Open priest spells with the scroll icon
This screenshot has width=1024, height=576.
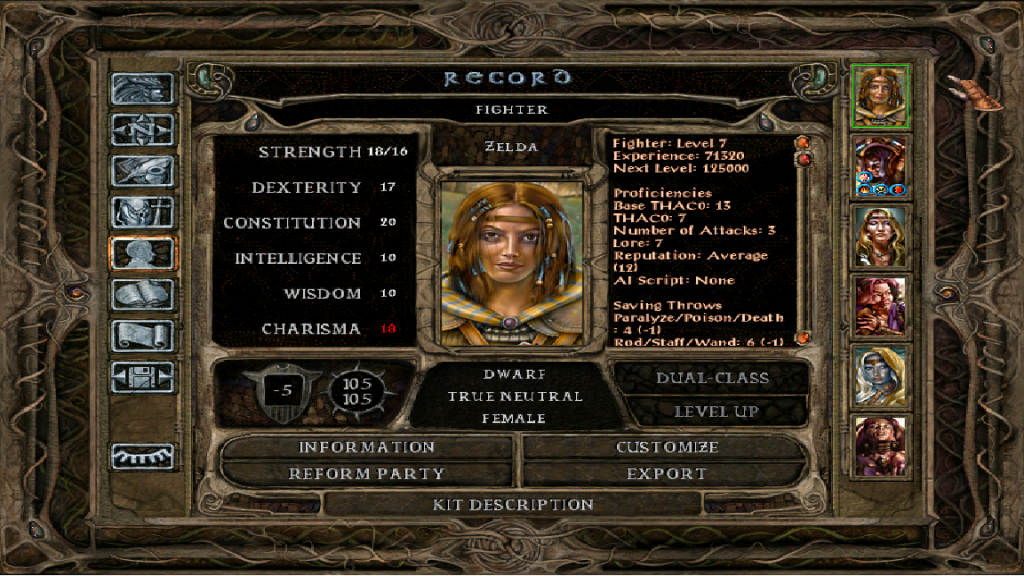142,336
